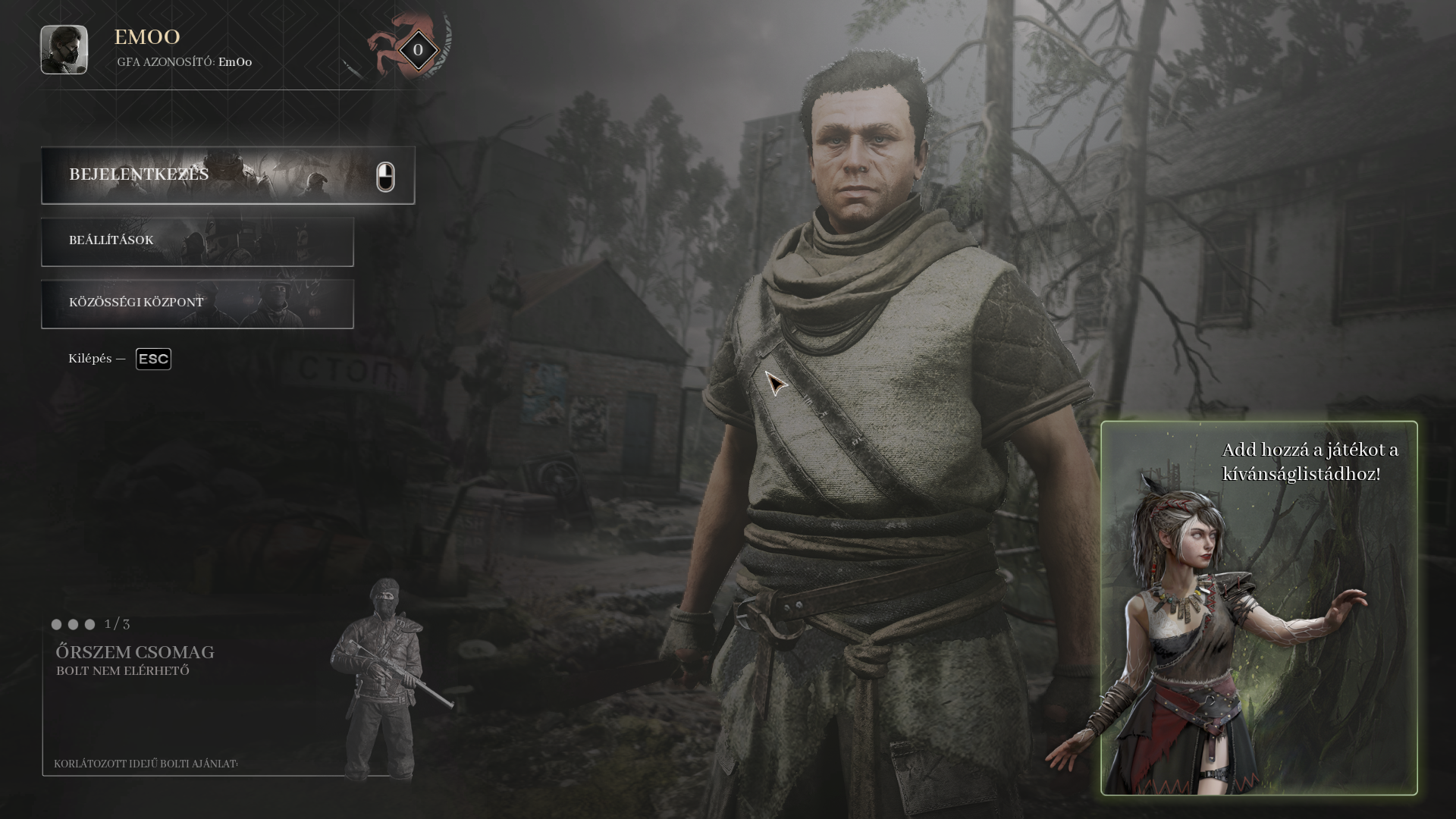Open the Közösségi Központ menu
Image resolution: width=1456 pixels, height=819 pixels.
point(197,303)
